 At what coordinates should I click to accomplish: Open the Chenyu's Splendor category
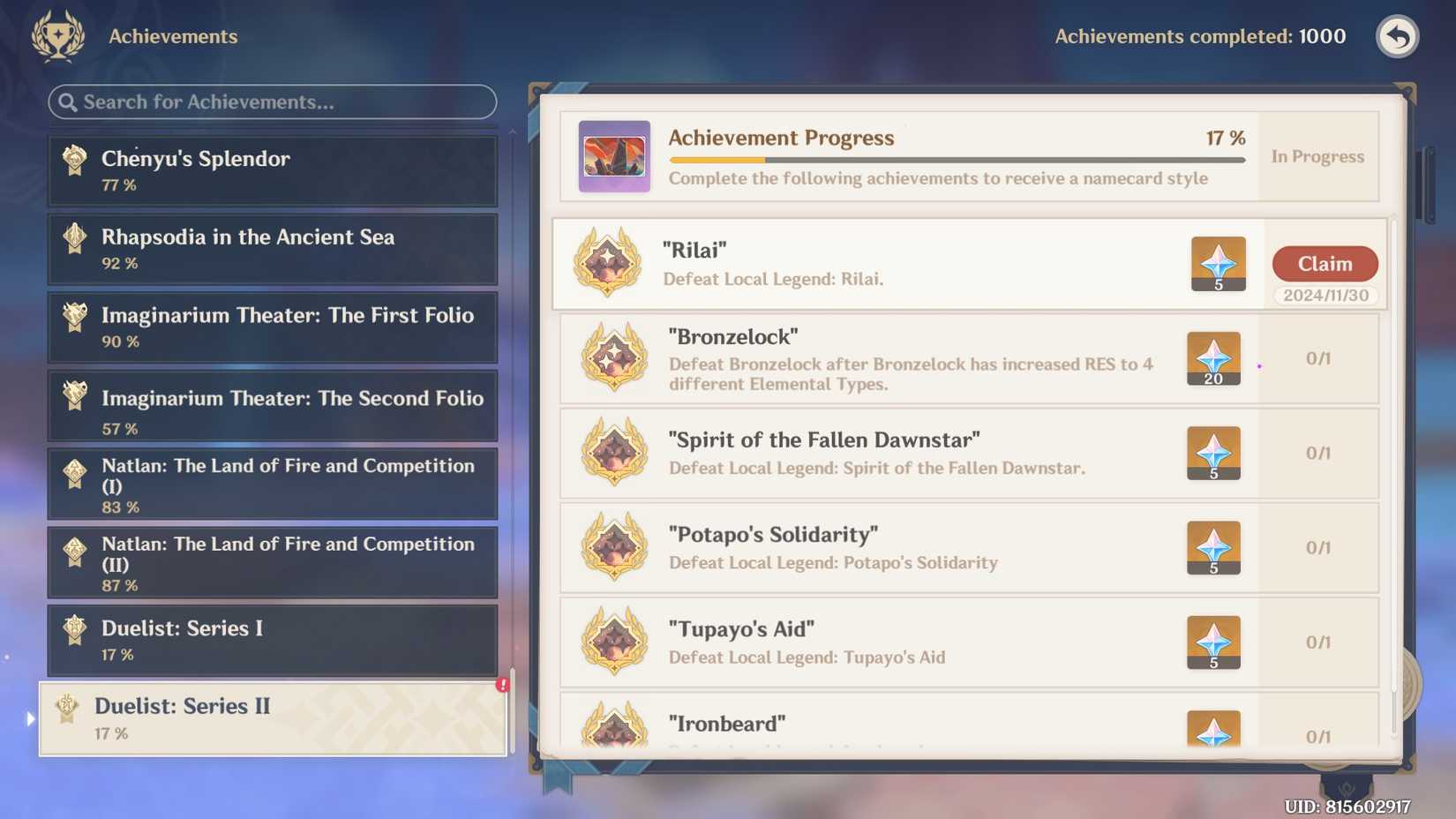tap(272, 170)
